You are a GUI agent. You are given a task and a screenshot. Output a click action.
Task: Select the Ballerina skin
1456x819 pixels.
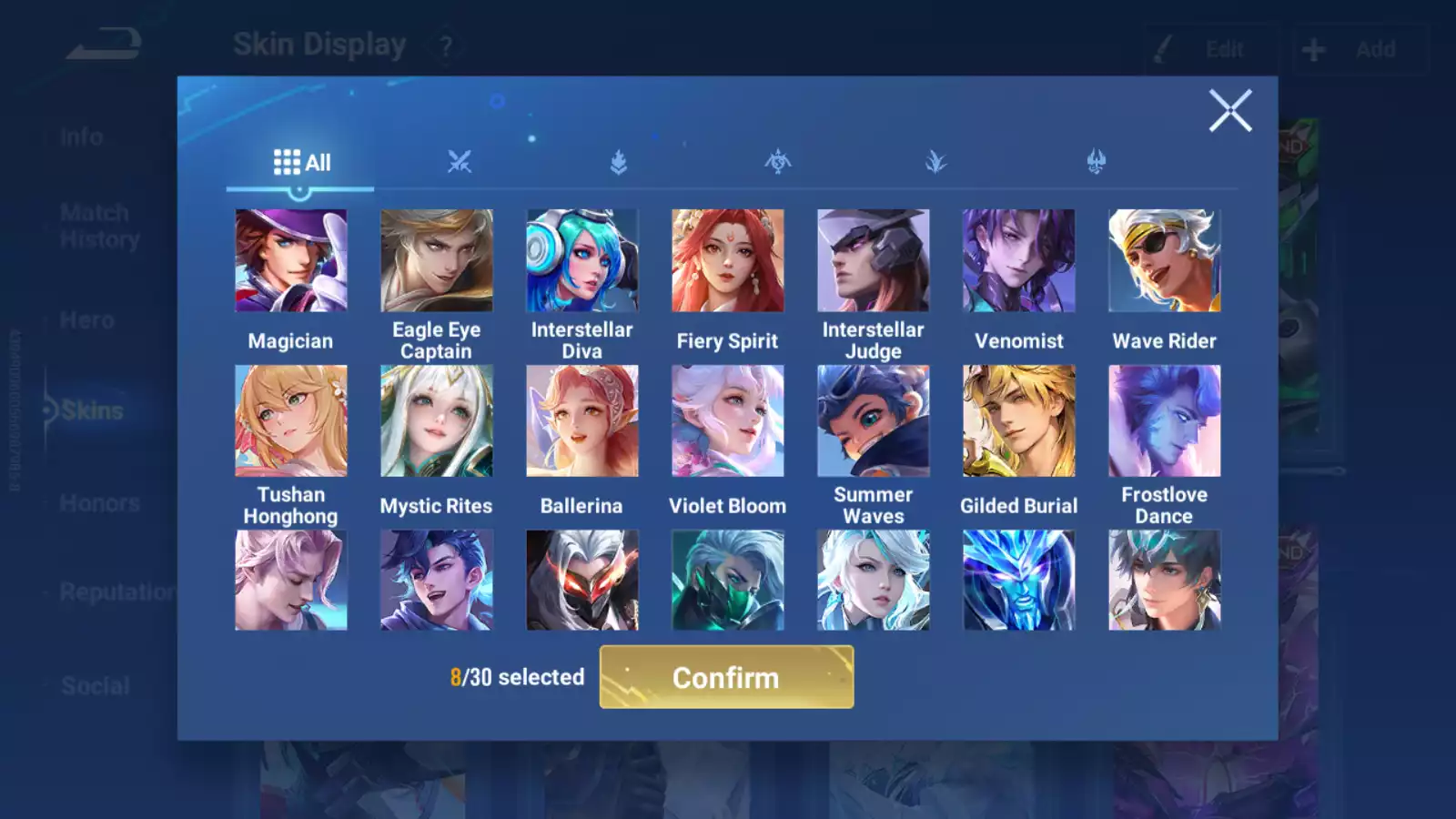click(582, 421)
